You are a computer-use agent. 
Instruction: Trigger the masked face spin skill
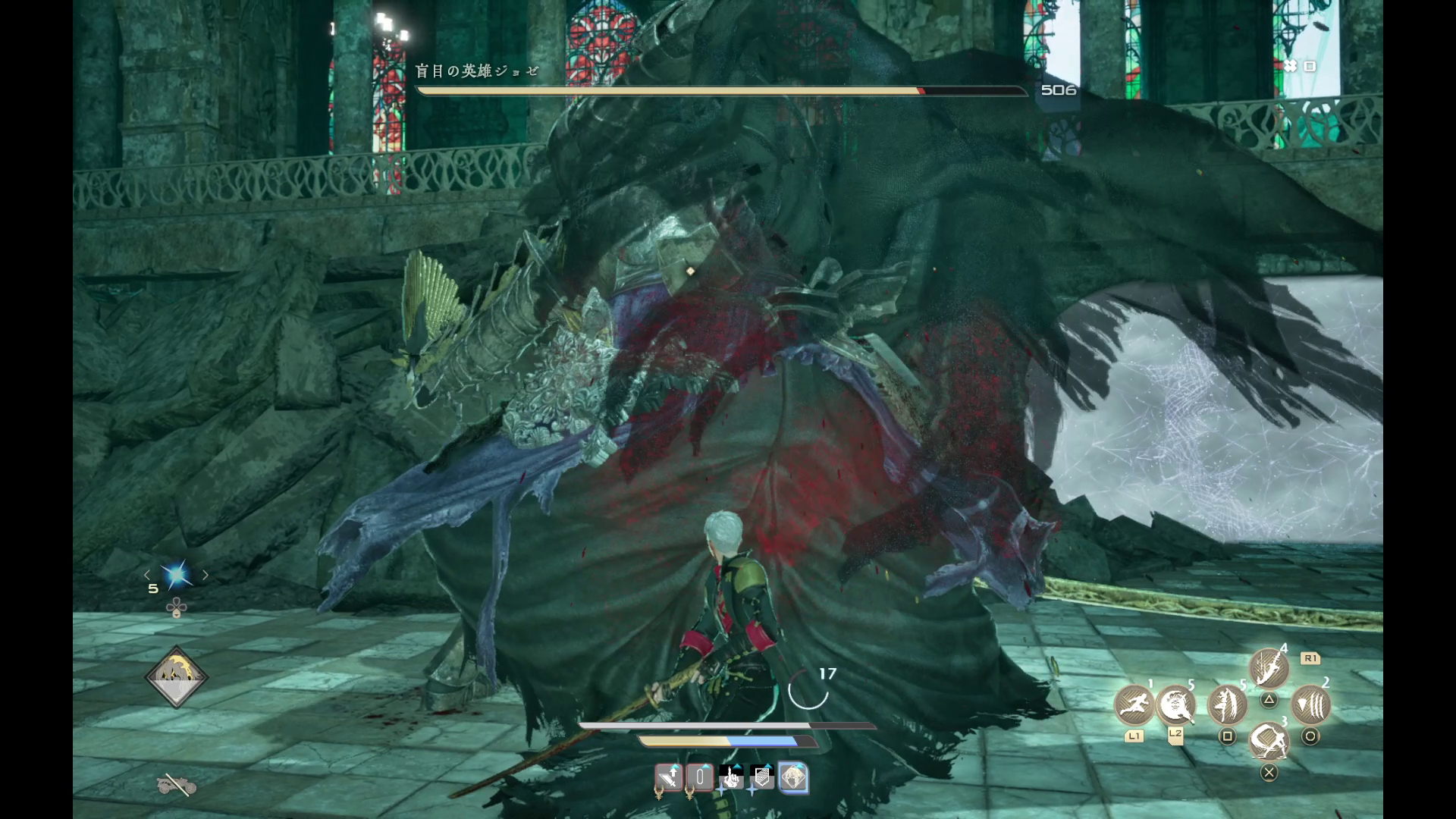(x=1176, y=704)
